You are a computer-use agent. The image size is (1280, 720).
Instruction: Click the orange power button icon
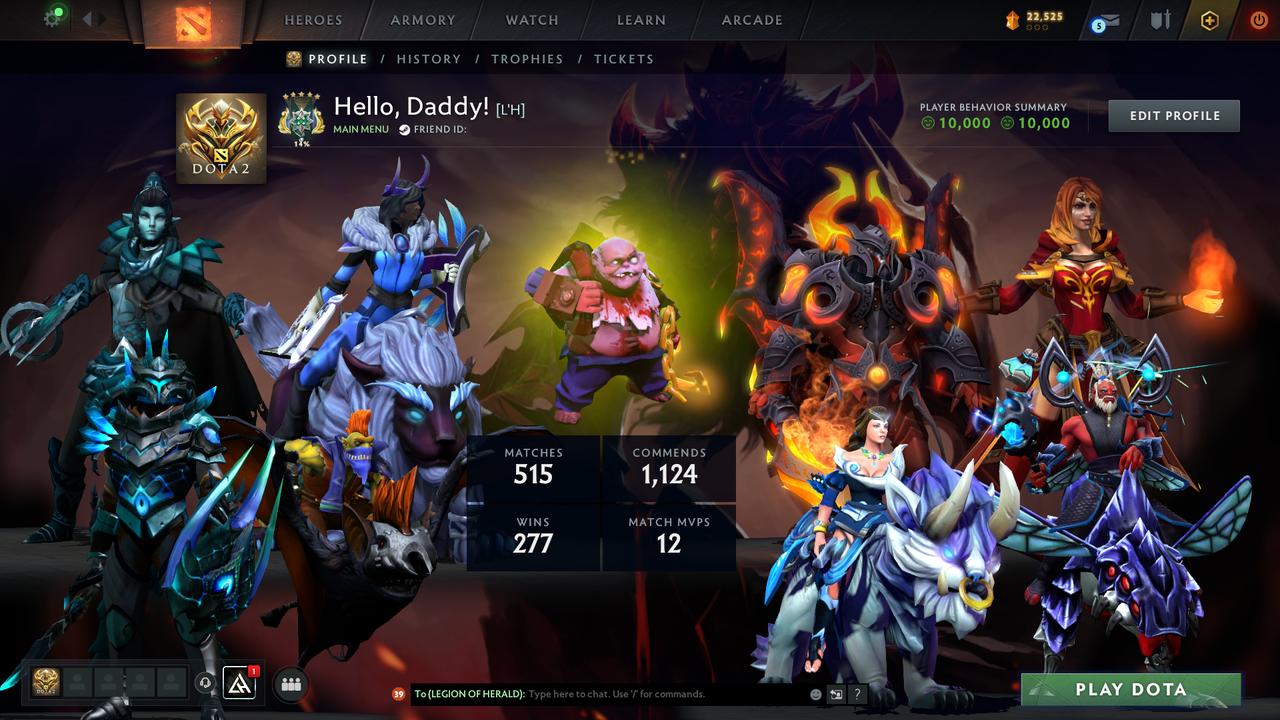pyautogui.click(x=1258, y=20)
